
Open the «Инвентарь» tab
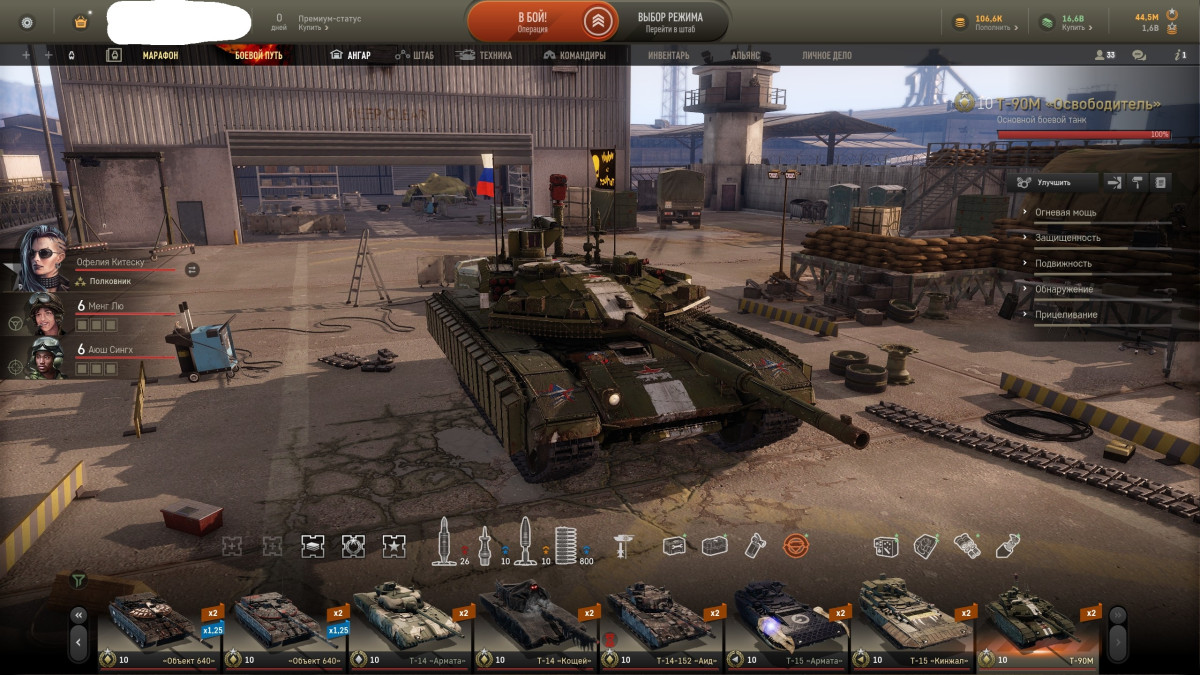coord(668,56)
